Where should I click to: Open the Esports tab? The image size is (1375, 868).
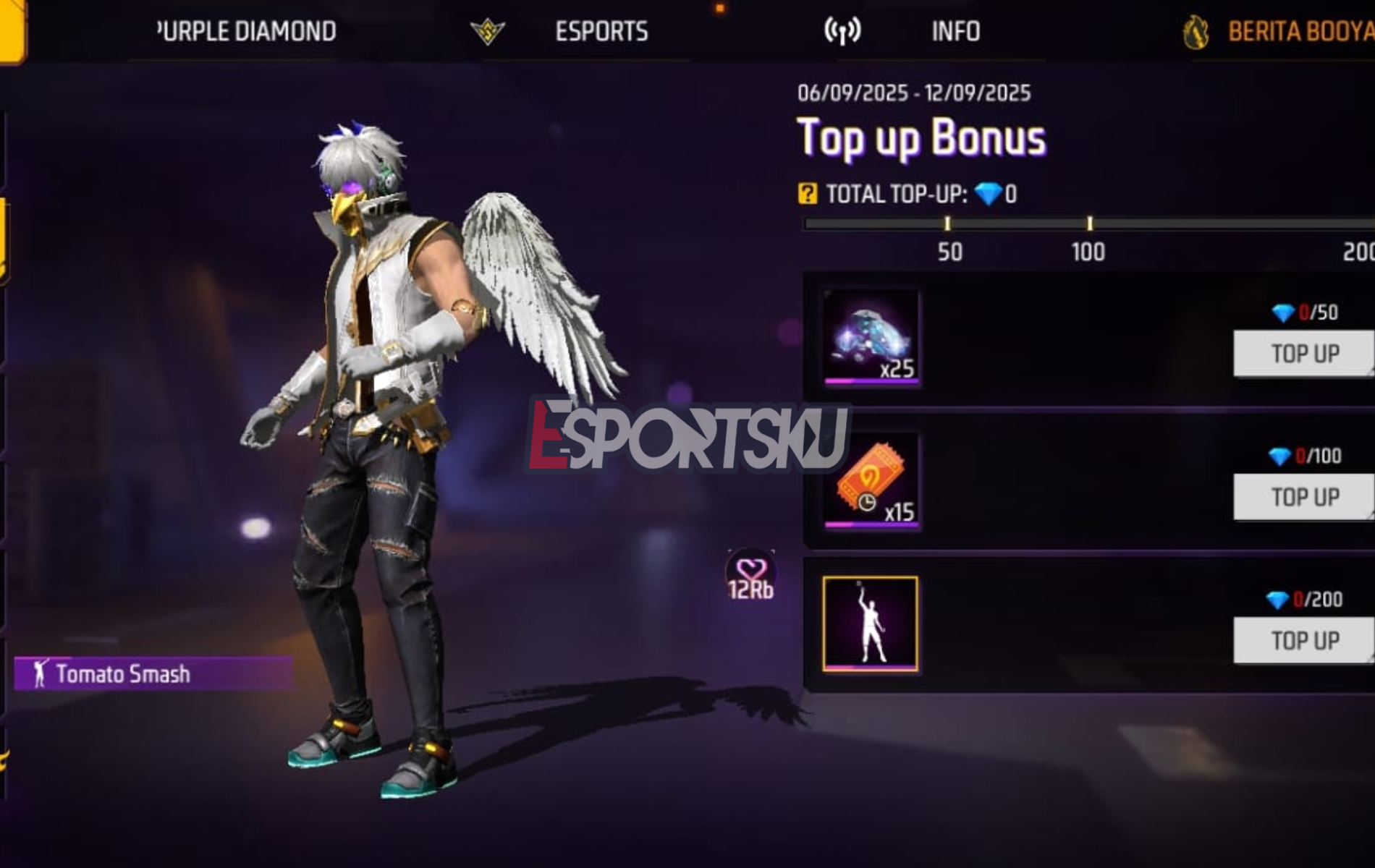click(x=601, y=30)
